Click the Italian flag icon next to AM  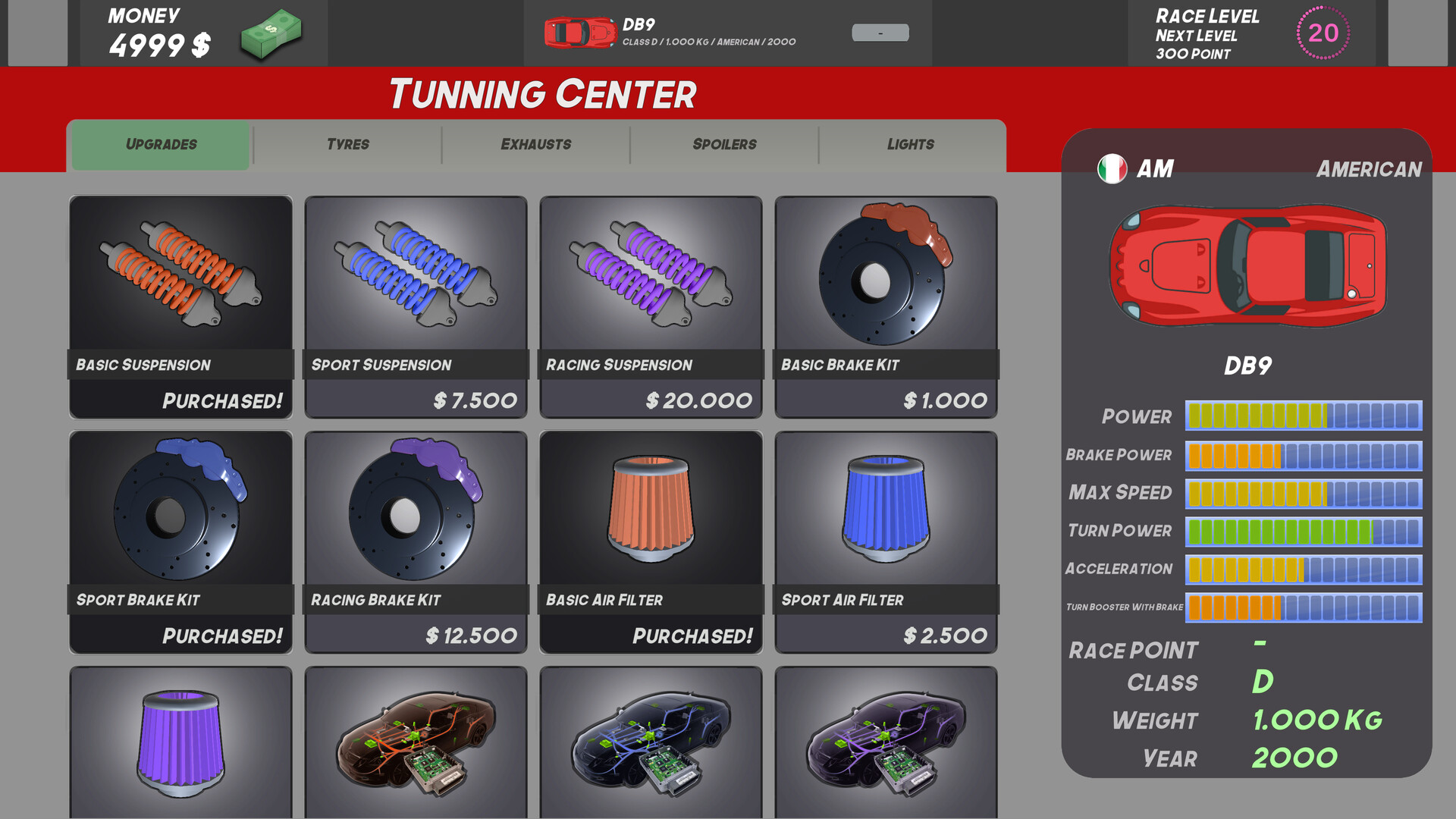coord(1112,168)
